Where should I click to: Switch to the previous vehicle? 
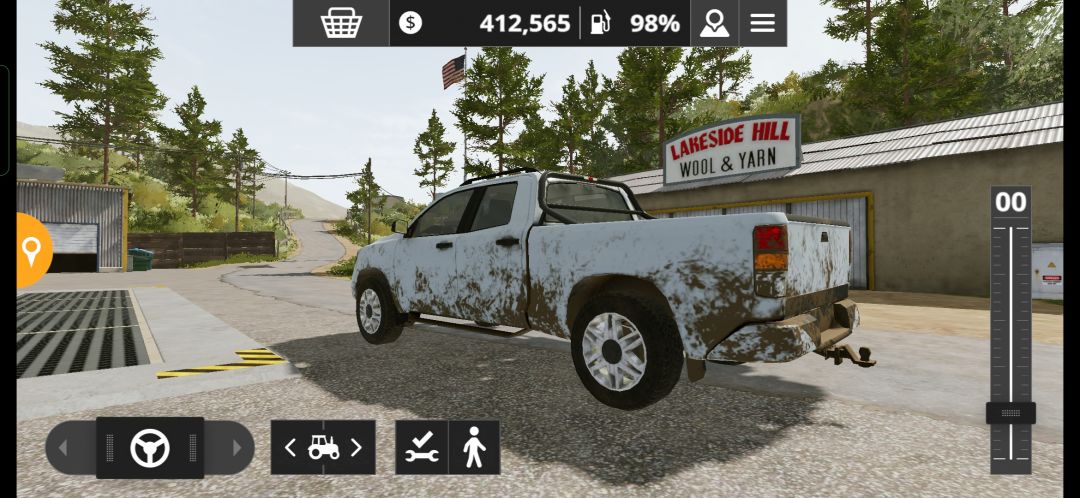point(291,448)
